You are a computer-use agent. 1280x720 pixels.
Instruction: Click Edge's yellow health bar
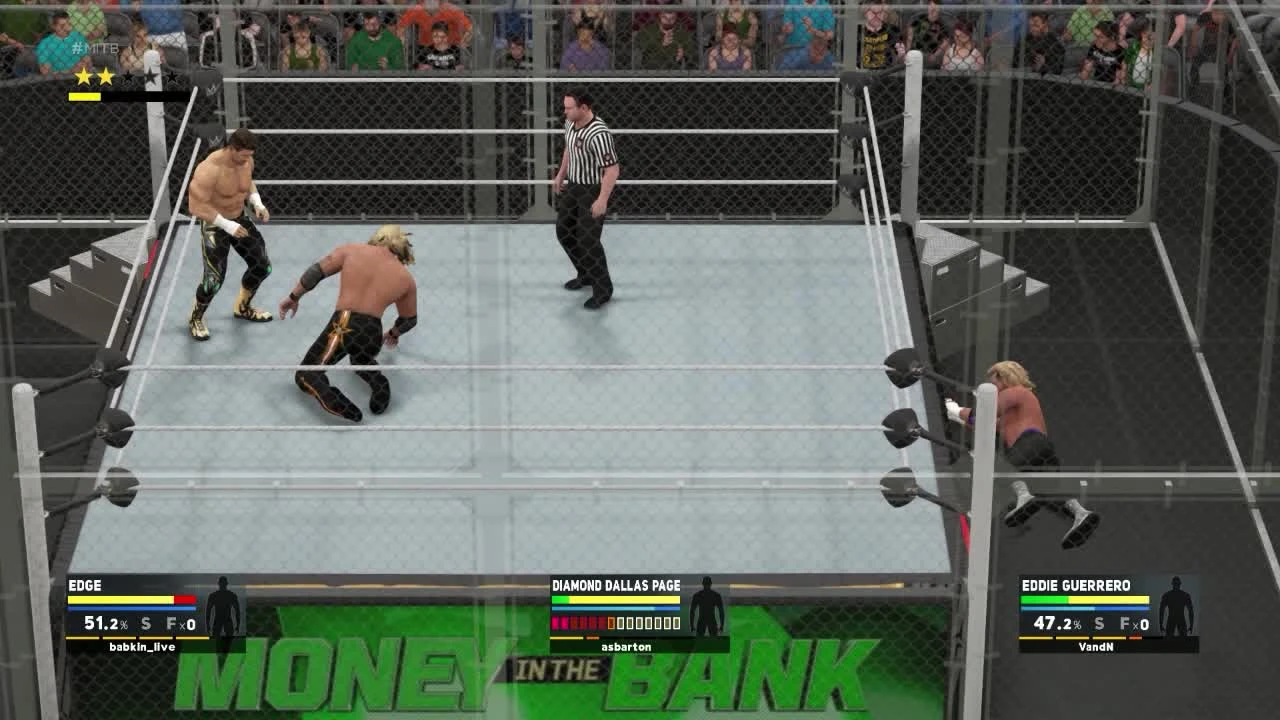tap(120, 598)
